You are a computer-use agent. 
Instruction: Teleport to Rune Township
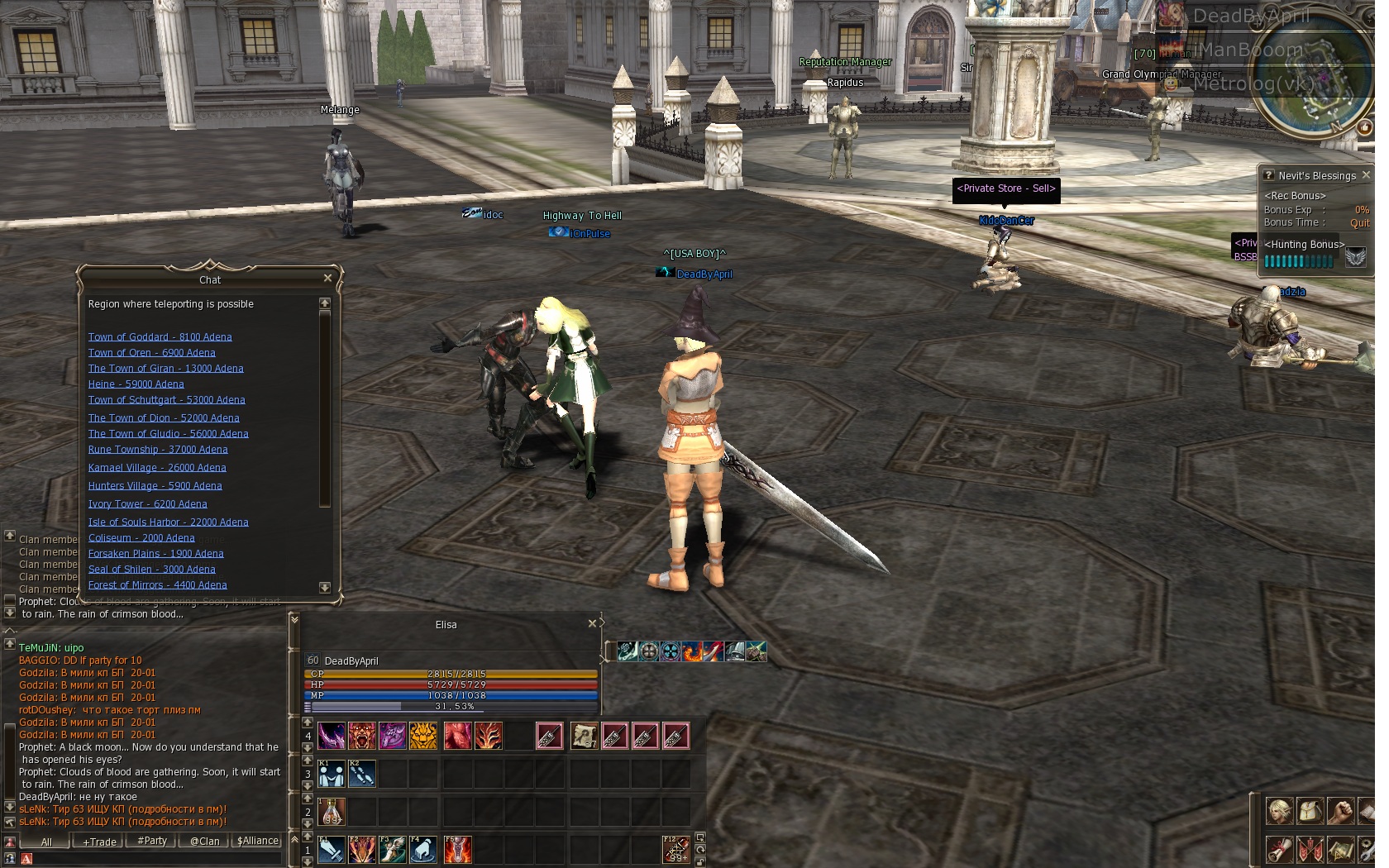coord(157,450)
